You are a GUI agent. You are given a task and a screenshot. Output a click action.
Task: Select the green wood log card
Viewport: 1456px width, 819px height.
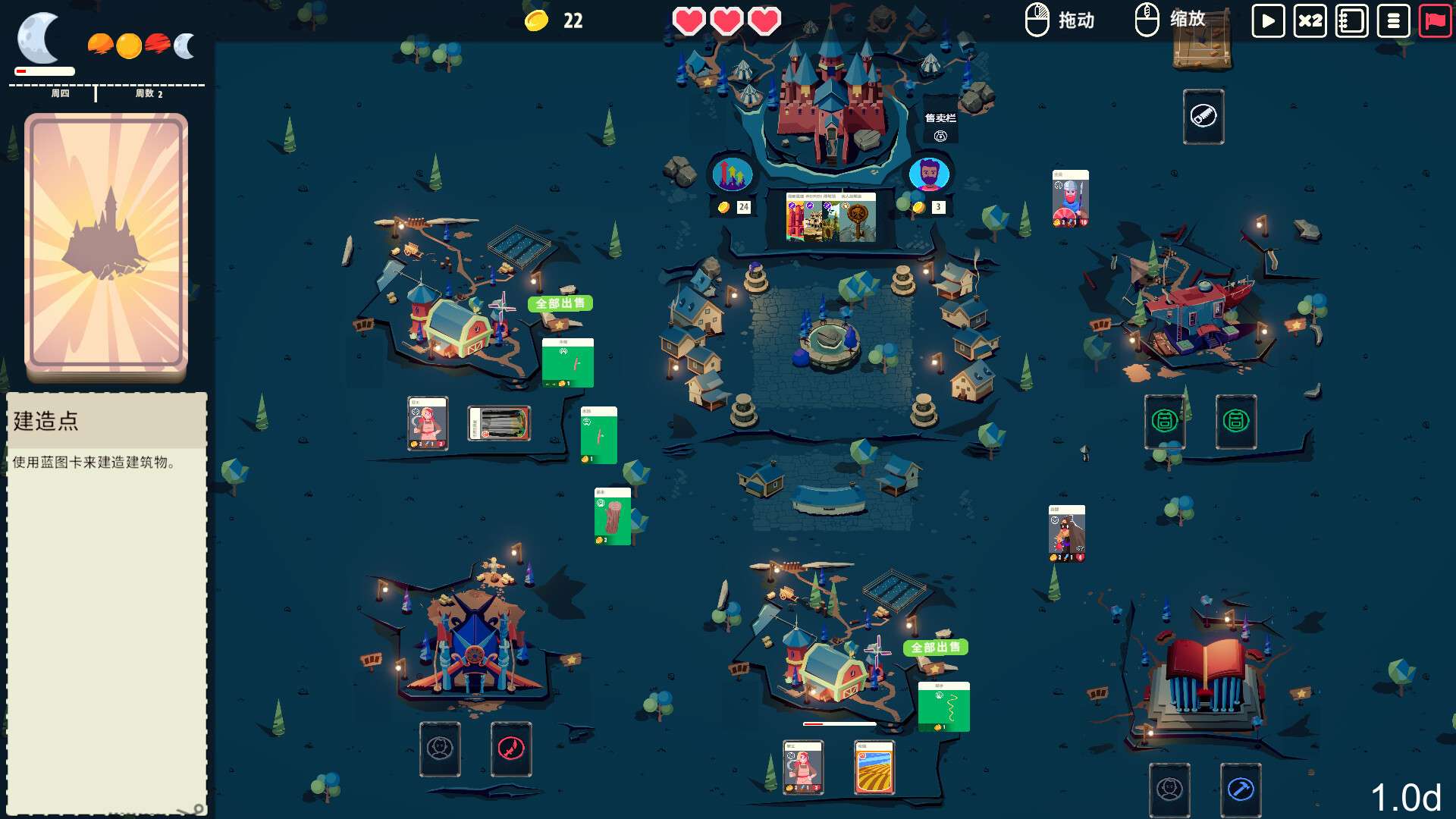[612, 516]
